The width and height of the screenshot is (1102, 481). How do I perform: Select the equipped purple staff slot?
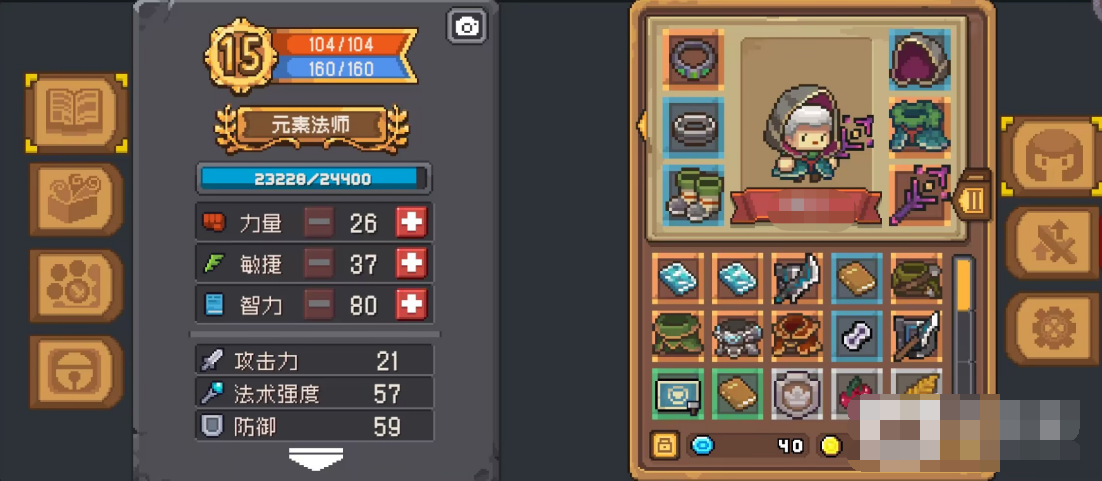[x=918, y=195]
